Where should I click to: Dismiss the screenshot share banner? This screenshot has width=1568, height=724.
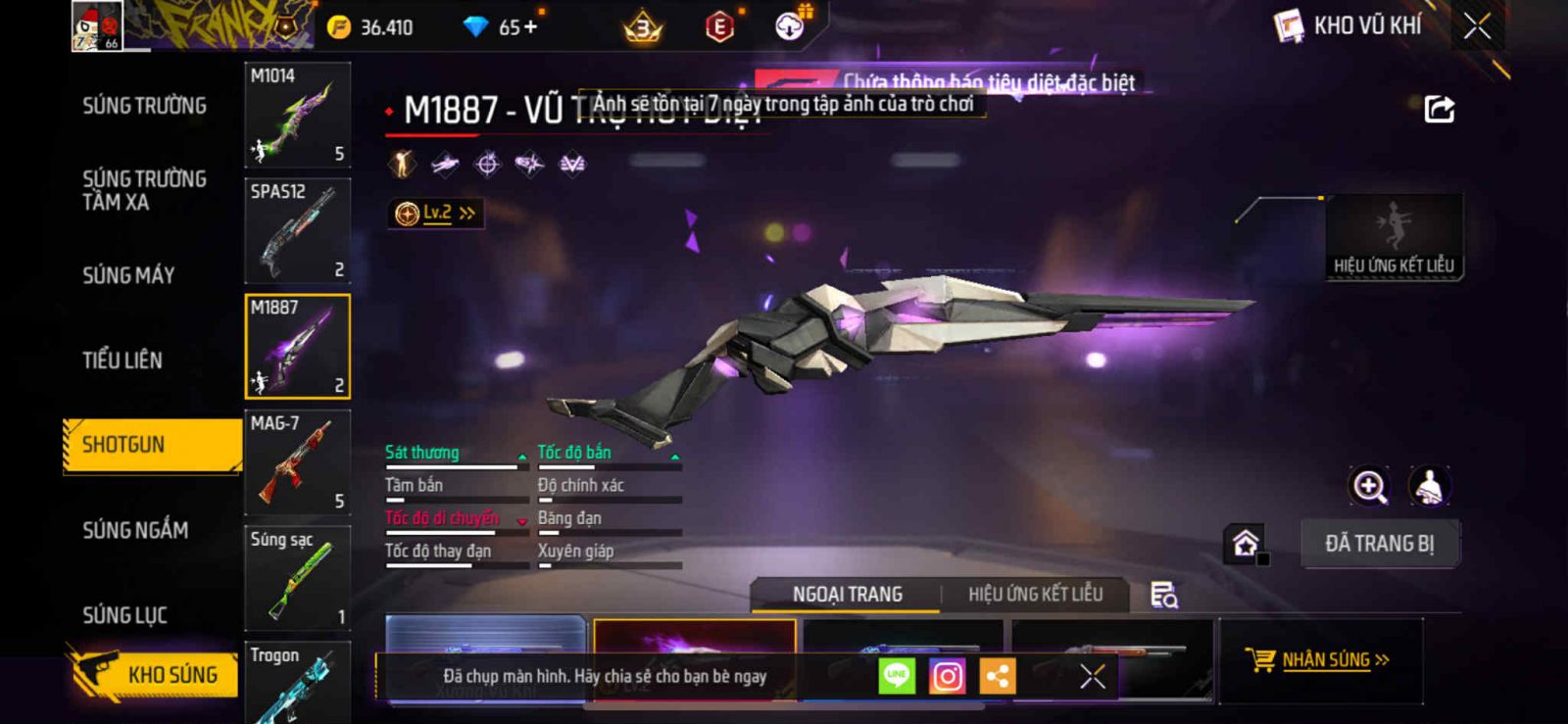(x=1092, y=676)
